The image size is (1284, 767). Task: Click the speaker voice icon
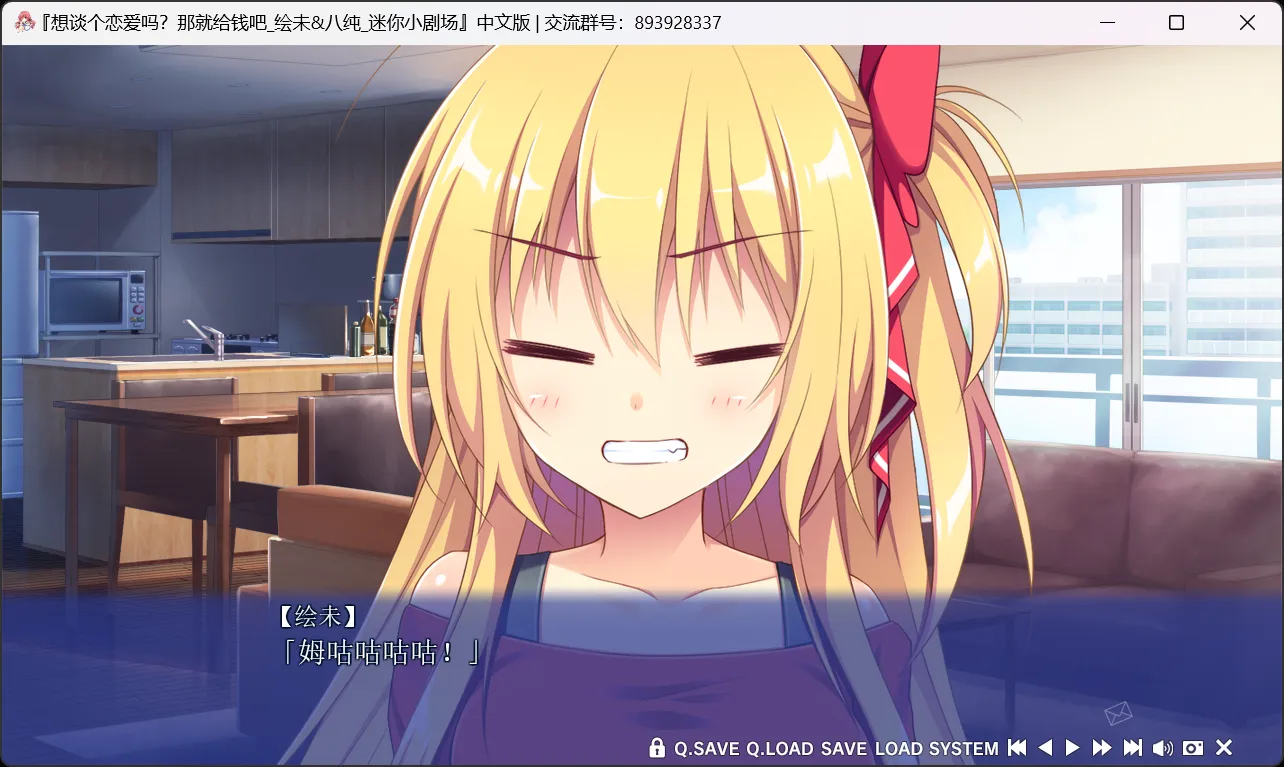[x=1162, y=748]
